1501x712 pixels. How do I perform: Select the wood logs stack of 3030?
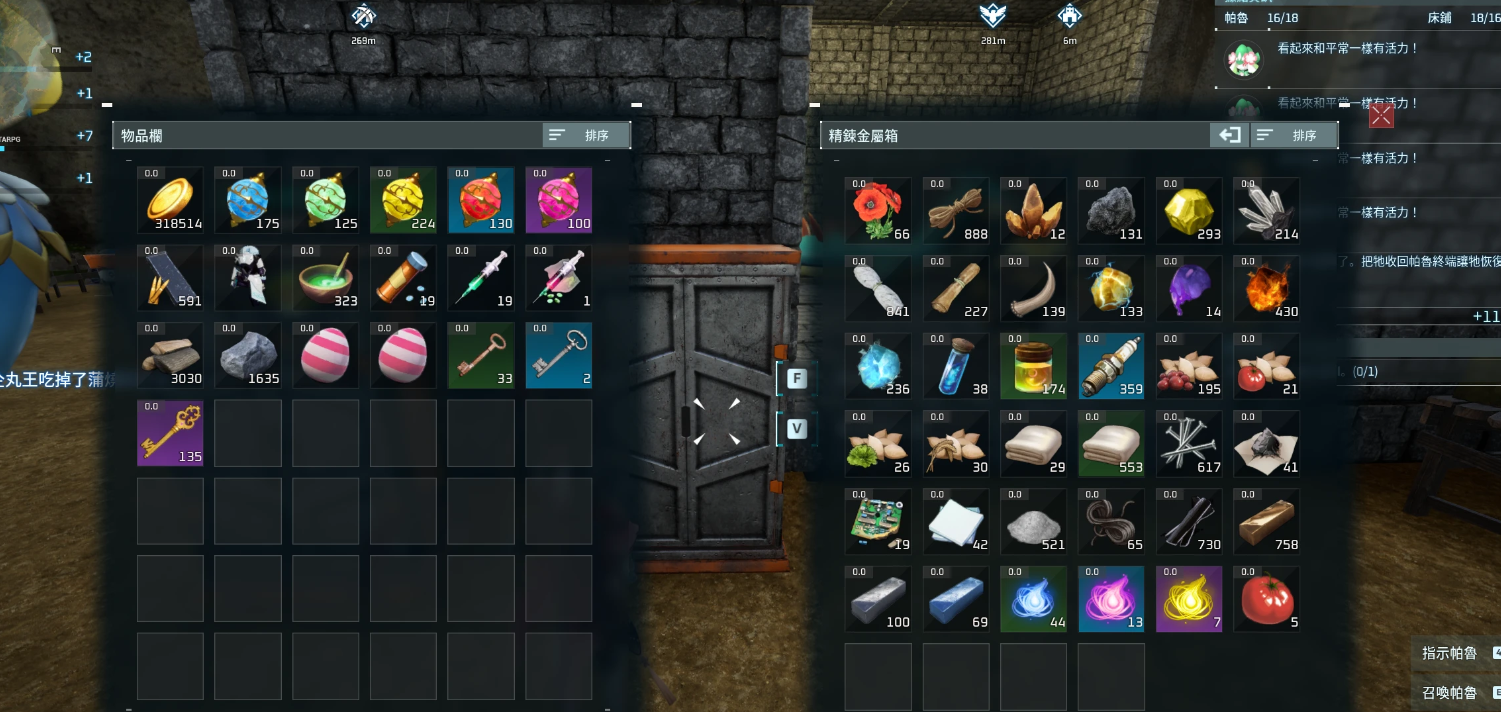point(170,355)
